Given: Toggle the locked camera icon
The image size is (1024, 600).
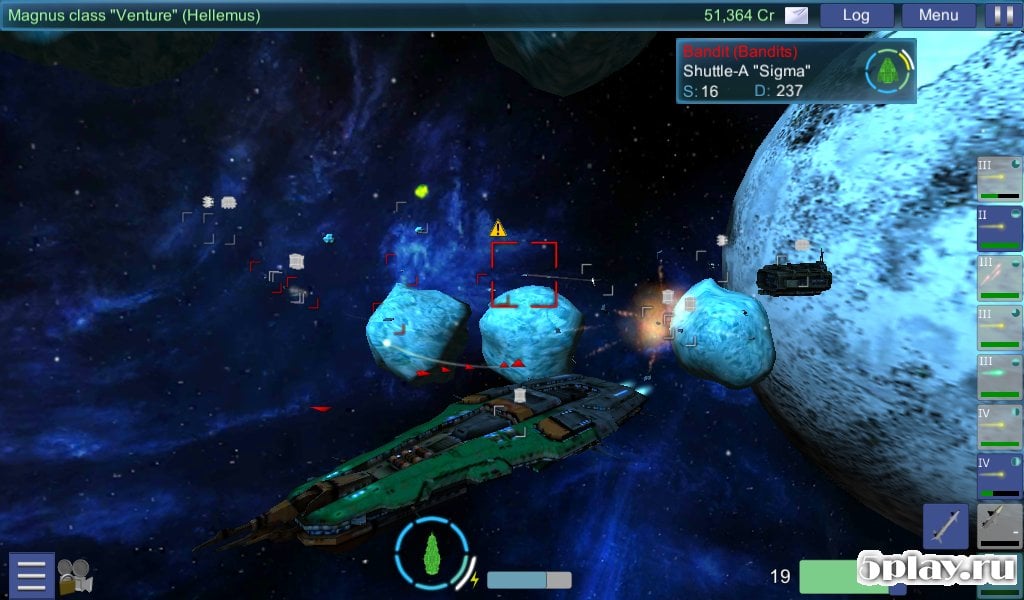Looking at the screenshot, I should (x=74, y=576).
